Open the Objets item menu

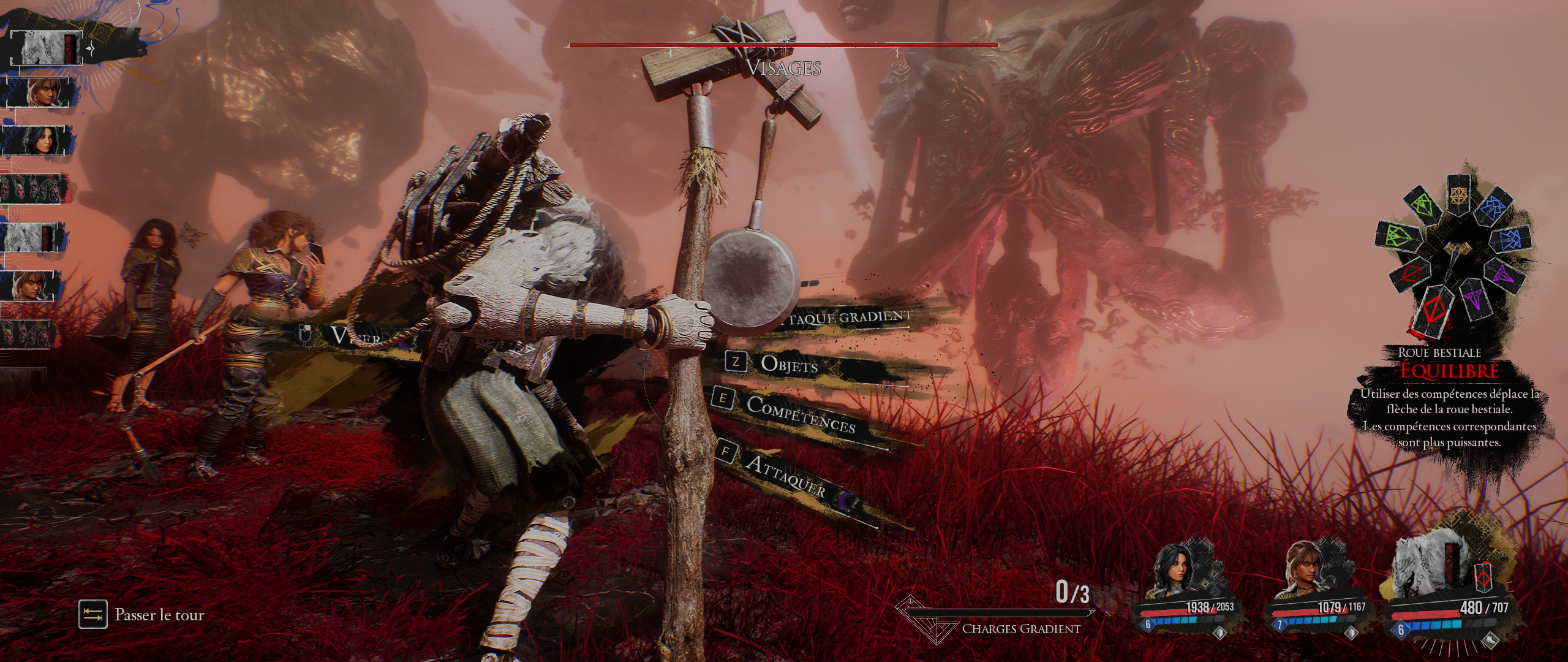click(x=789, y=364)
